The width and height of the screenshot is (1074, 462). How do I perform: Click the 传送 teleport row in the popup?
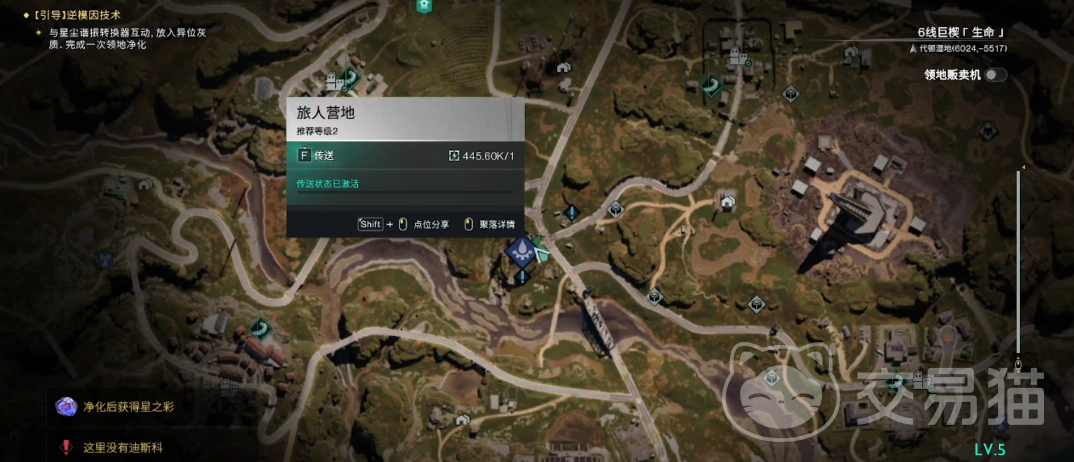pyautogui.click(x=404, y=155)
